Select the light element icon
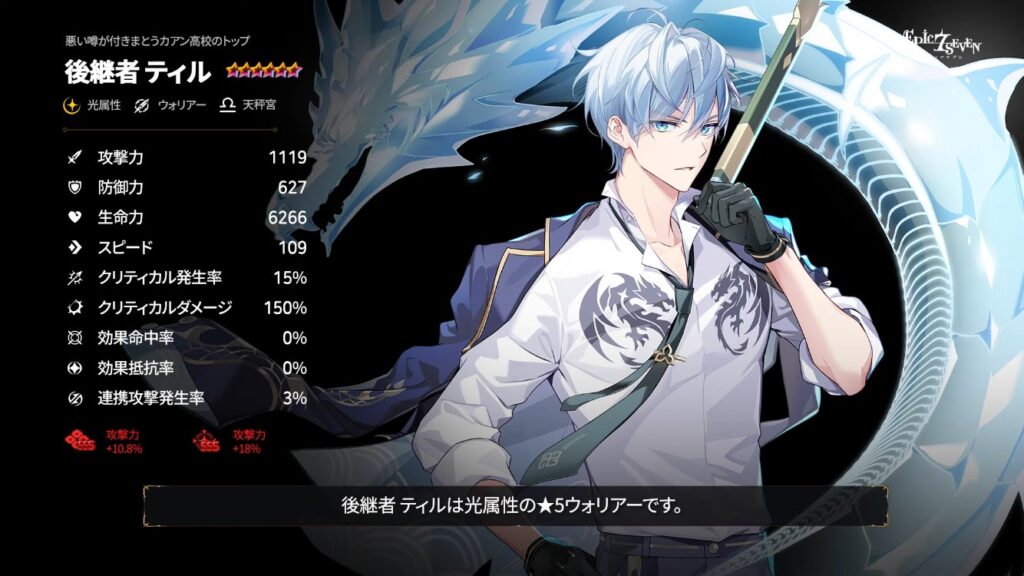 (x=72, y=105)
